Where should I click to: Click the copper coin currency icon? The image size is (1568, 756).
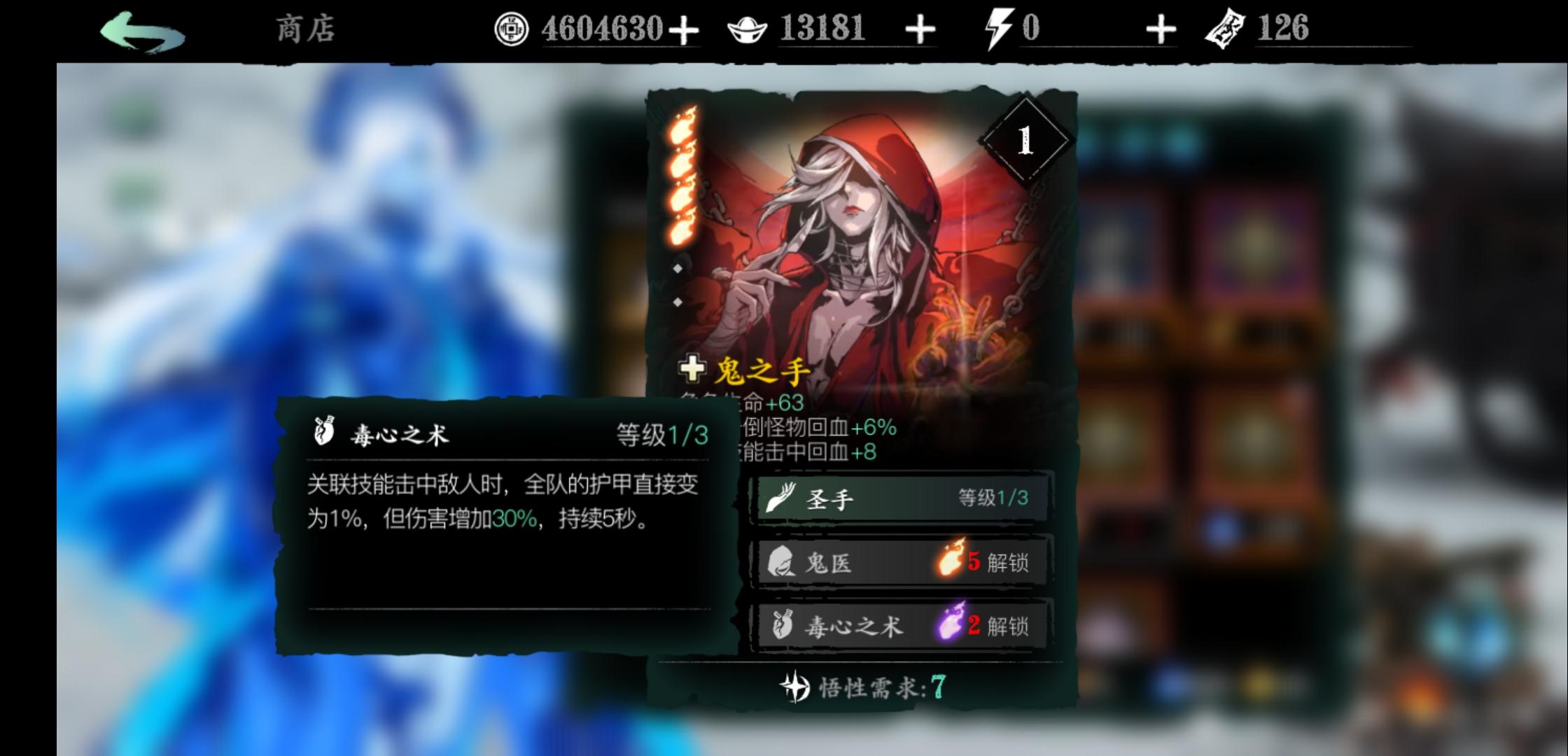tap(512, 29)
